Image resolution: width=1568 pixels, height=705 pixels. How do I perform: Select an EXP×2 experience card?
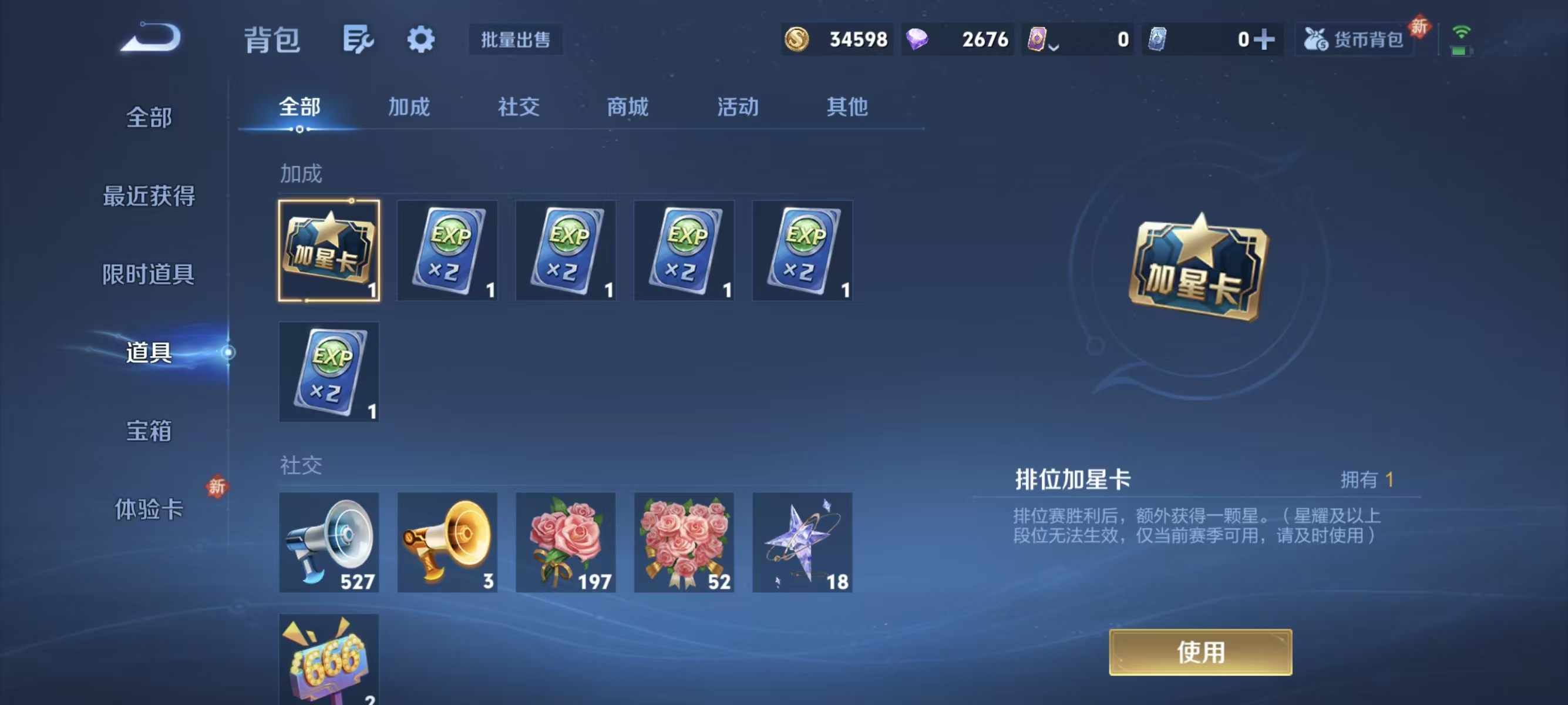(448, 250)
